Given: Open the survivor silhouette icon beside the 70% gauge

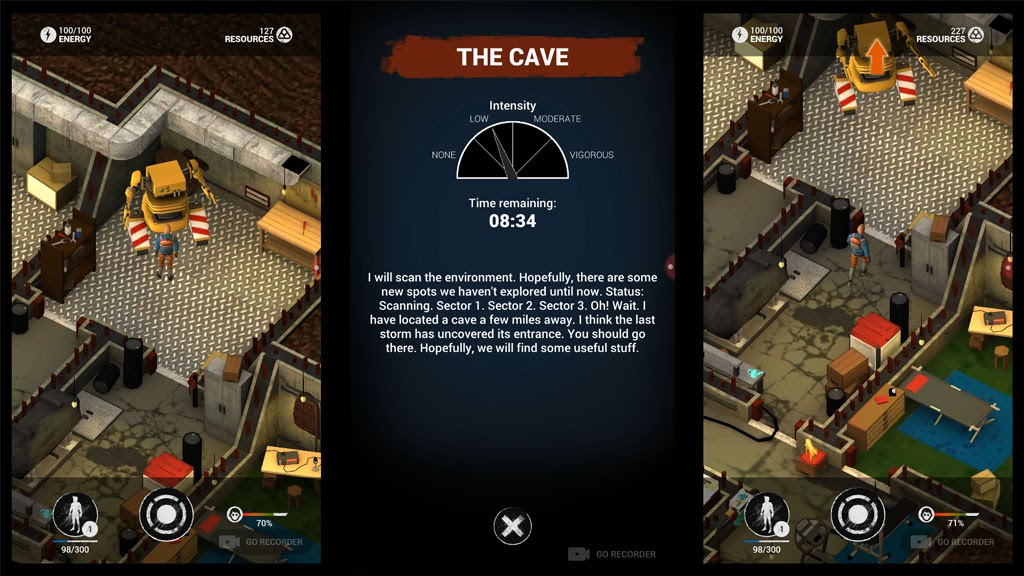Looking at the screenshot, I should pos(74,514).
